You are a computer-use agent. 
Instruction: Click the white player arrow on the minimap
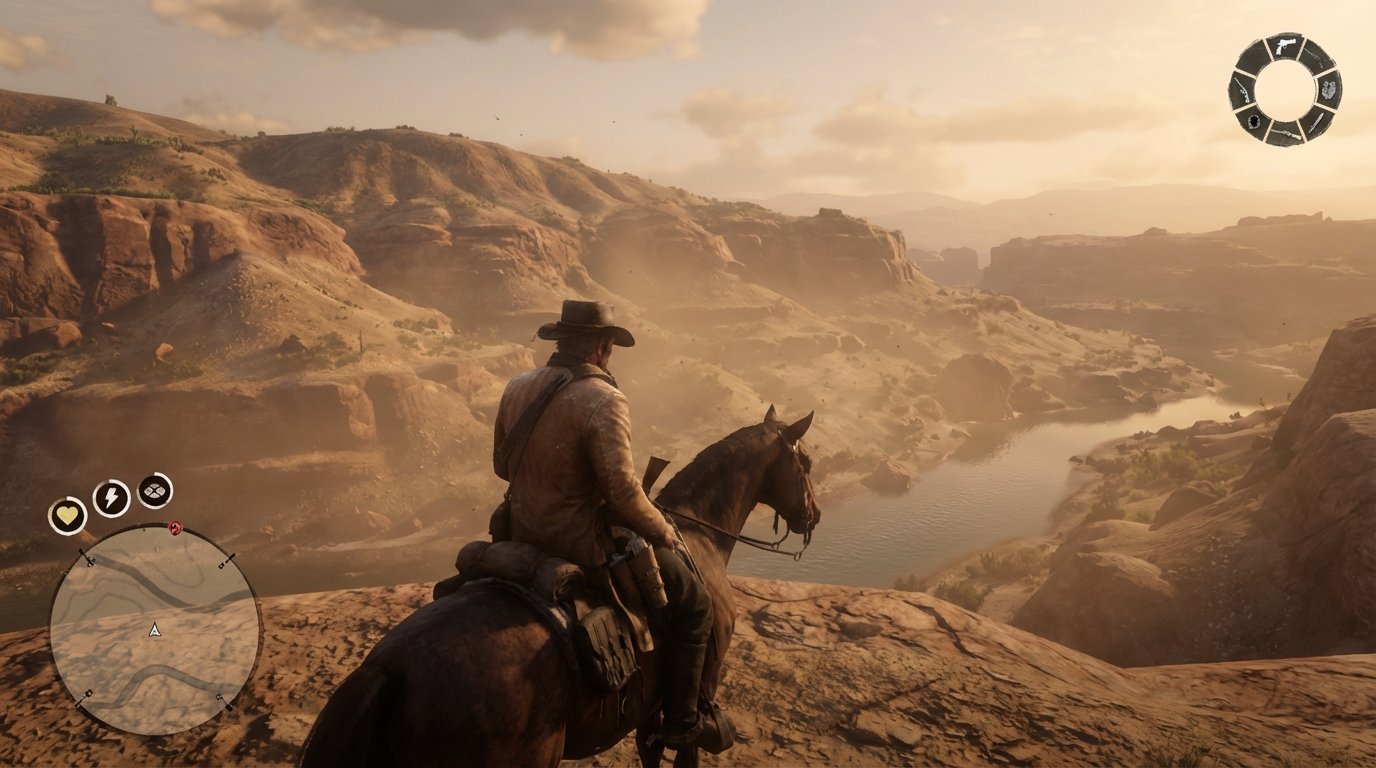(x=153, y=630)
